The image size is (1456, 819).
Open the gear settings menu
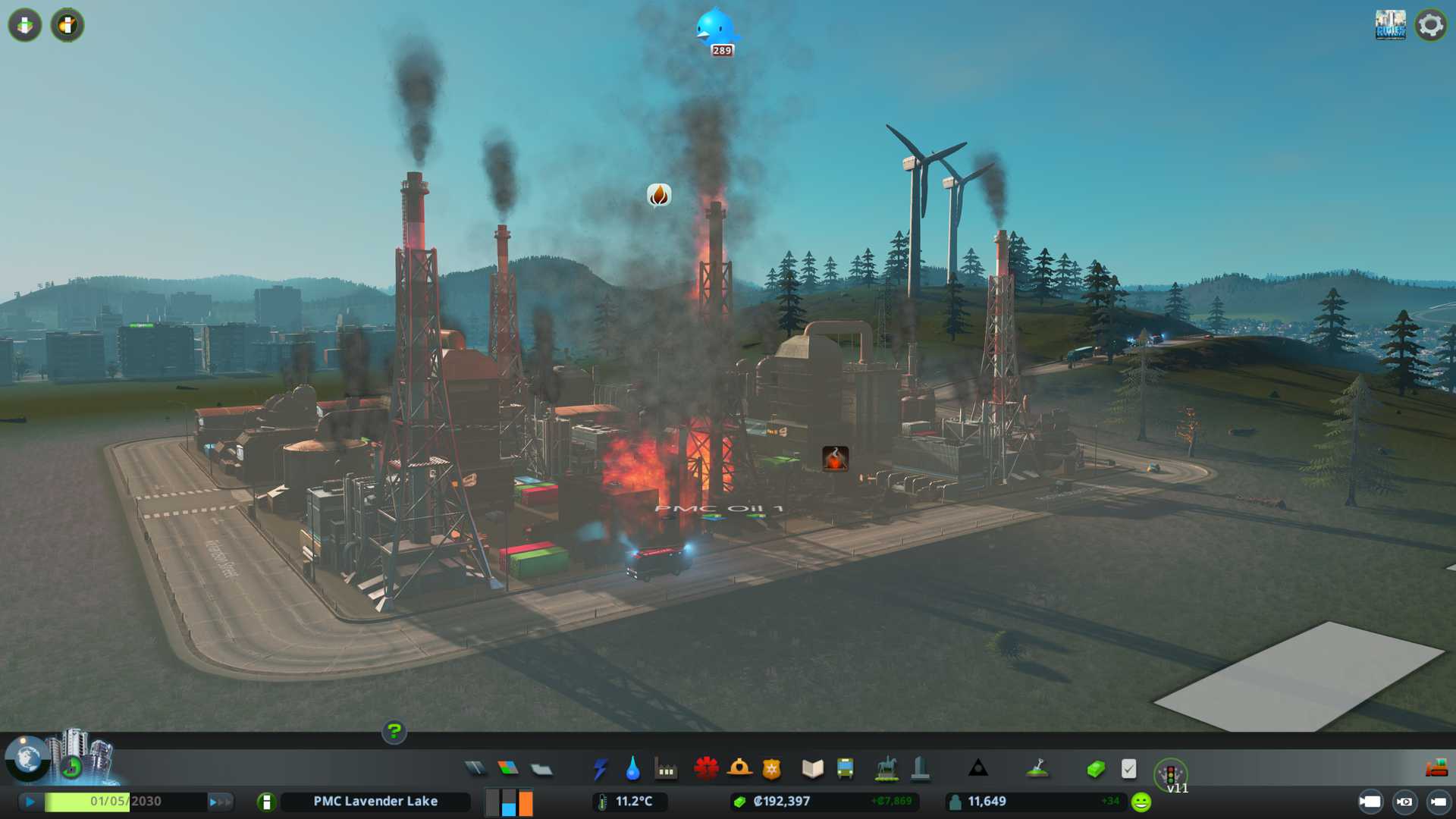click(1430, 25)
